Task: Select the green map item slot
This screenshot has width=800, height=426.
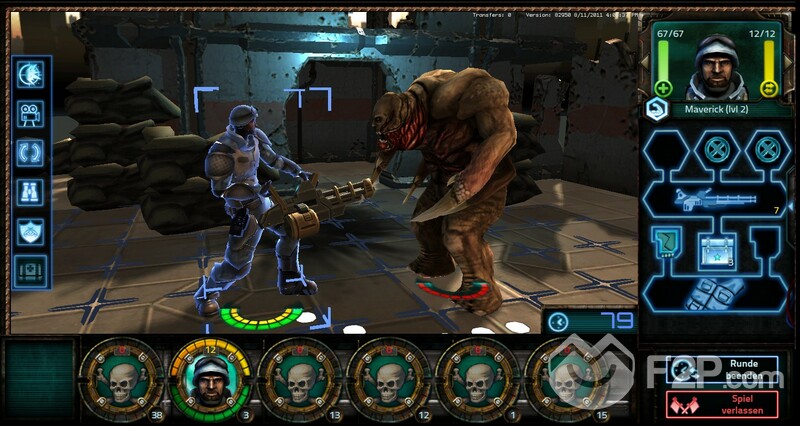Action: point(668,243)
